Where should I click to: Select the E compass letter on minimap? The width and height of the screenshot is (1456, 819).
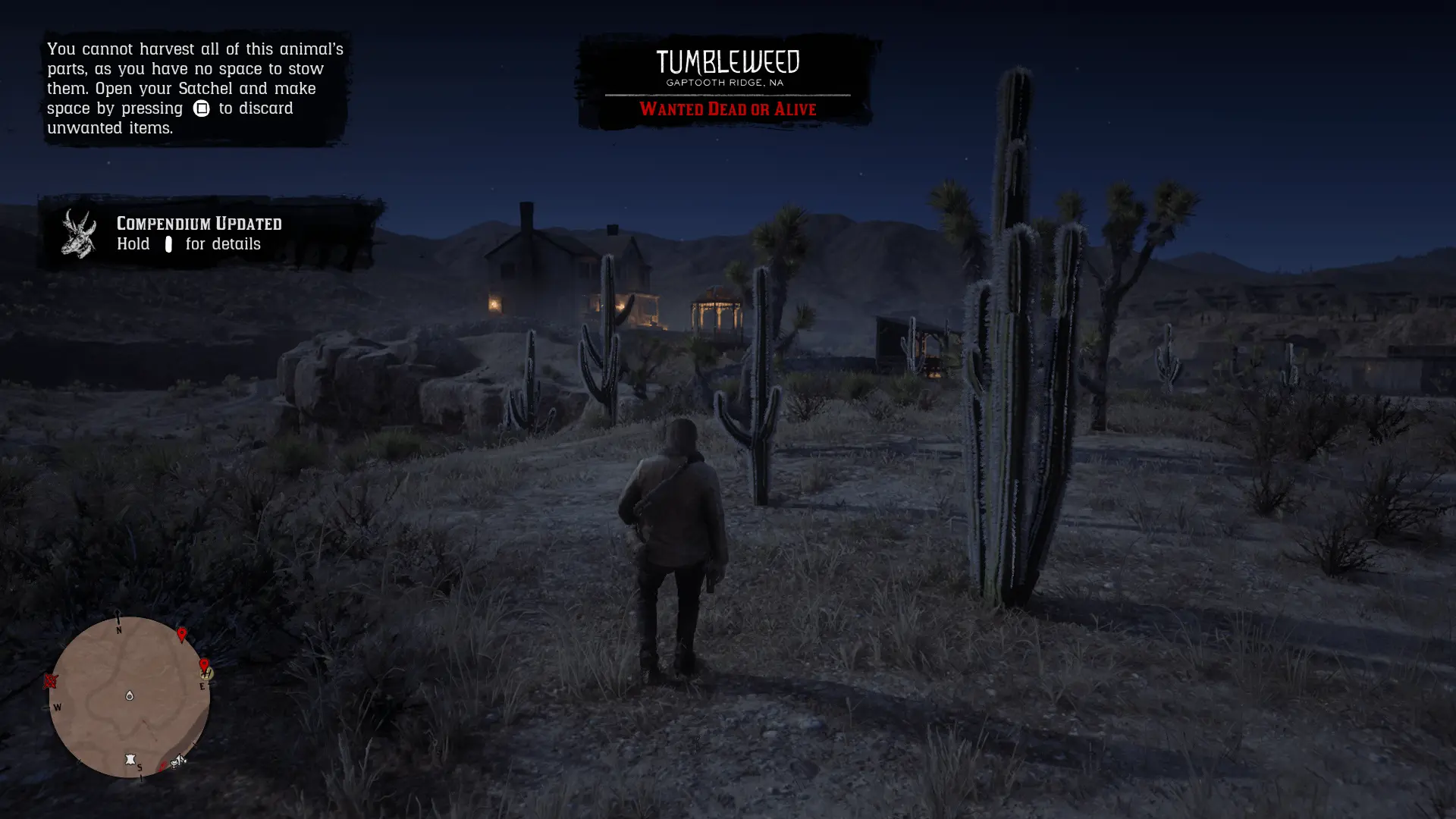click(x=202, y=687)
